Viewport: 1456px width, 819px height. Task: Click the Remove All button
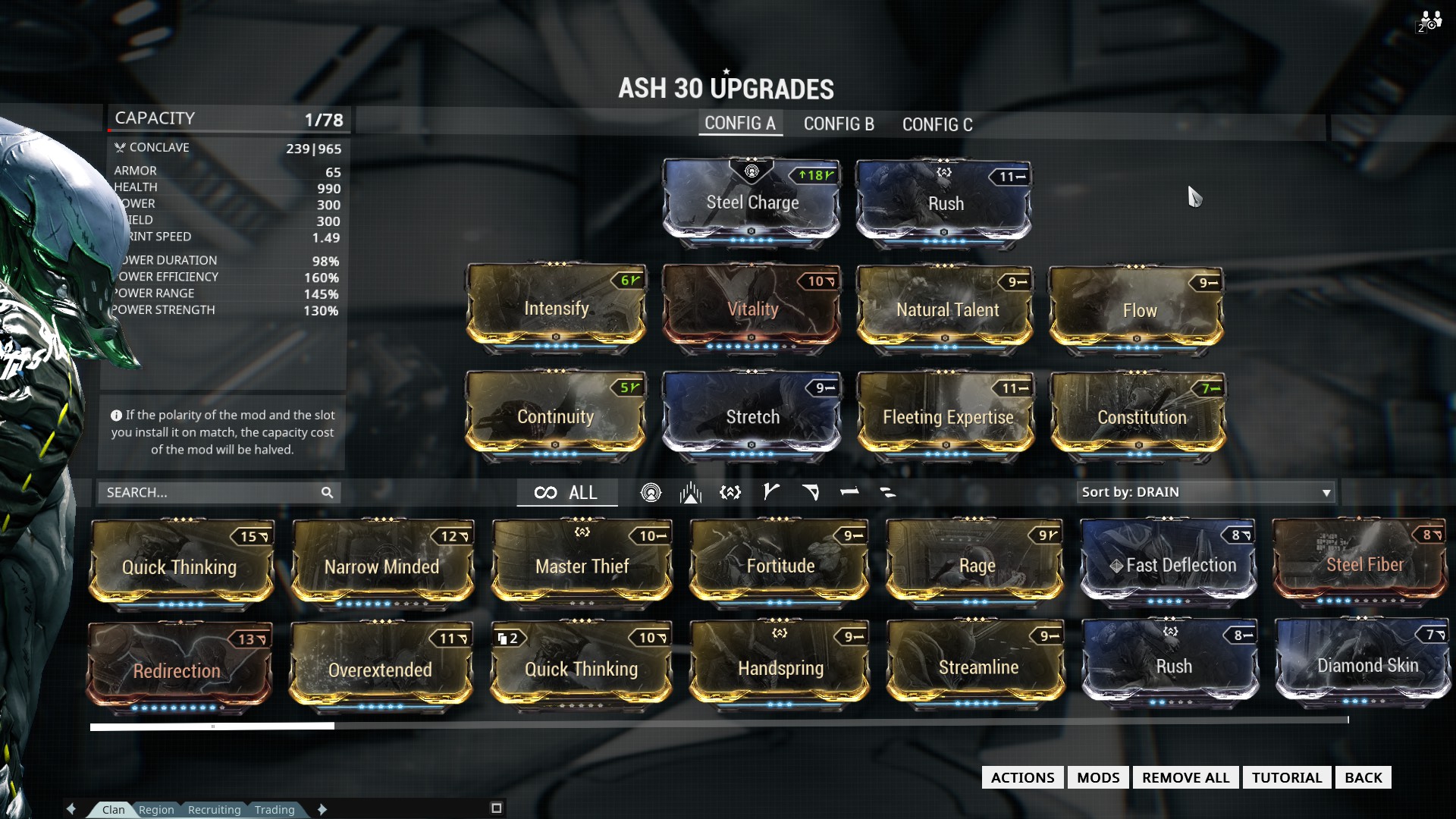[x=1185, y=777]
